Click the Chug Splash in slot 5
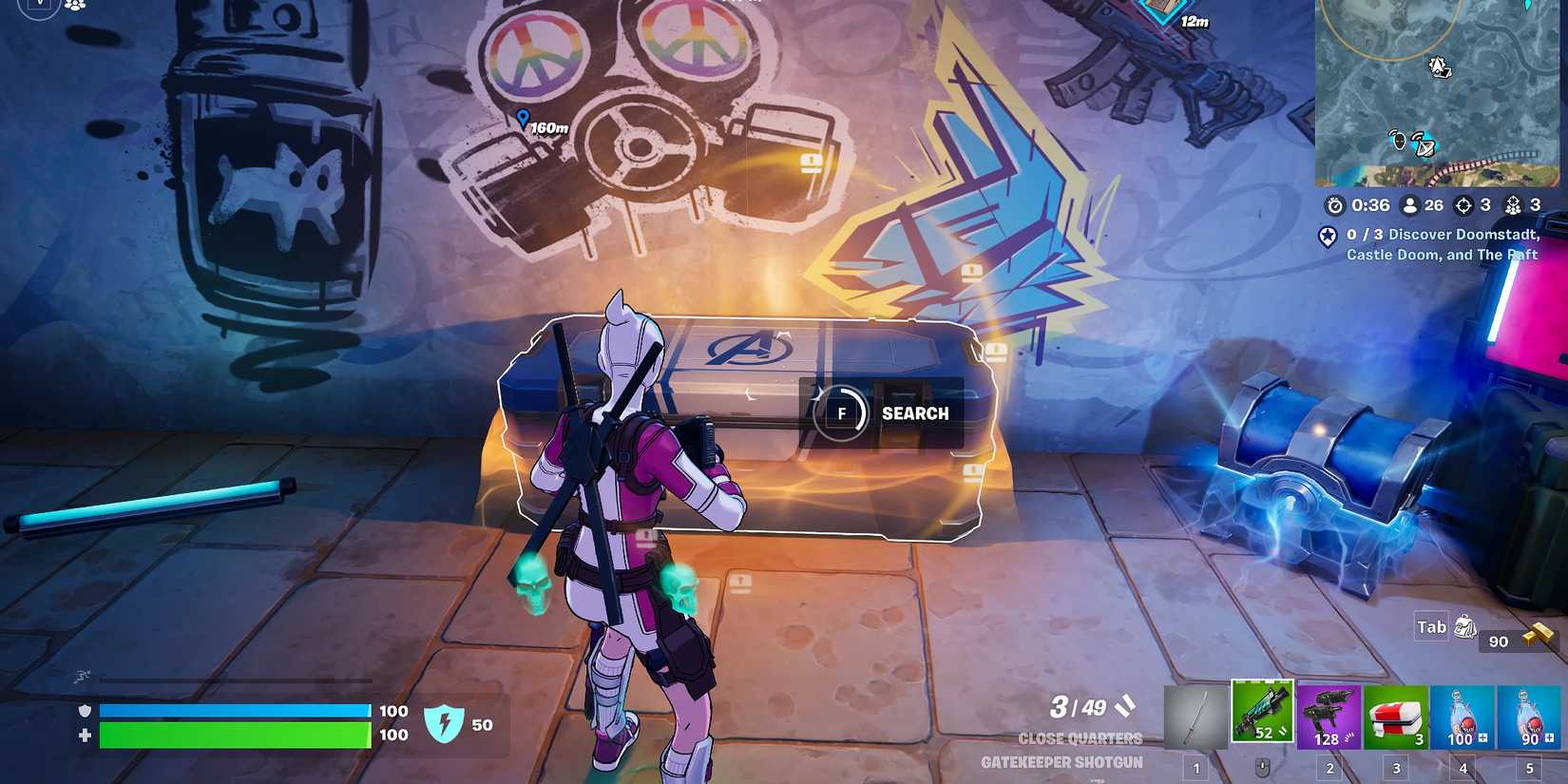 pyautogui.click(x=1528, y=717)
